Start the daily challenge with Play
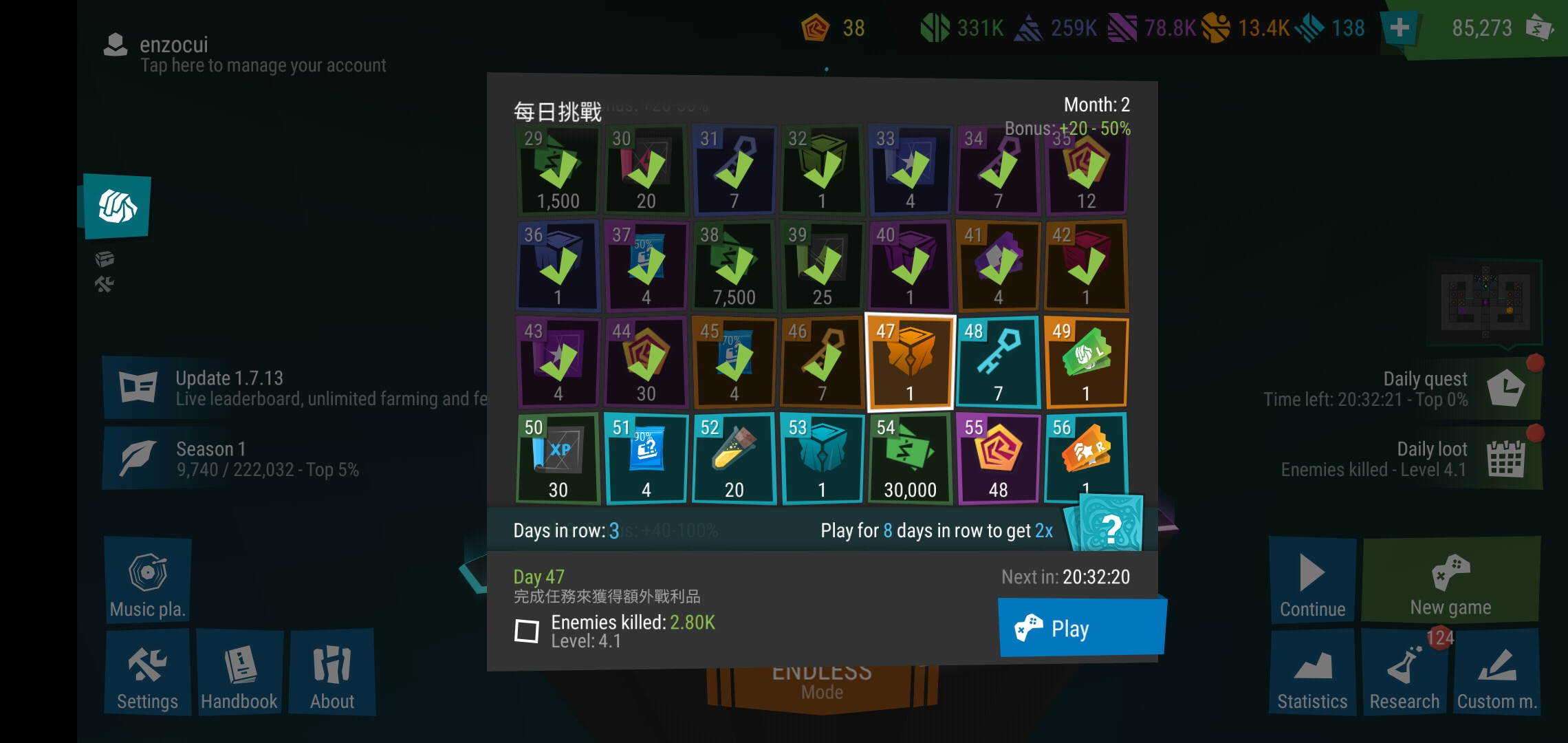This screenshot has width=1568, height=743. [x=1081, y=627]
